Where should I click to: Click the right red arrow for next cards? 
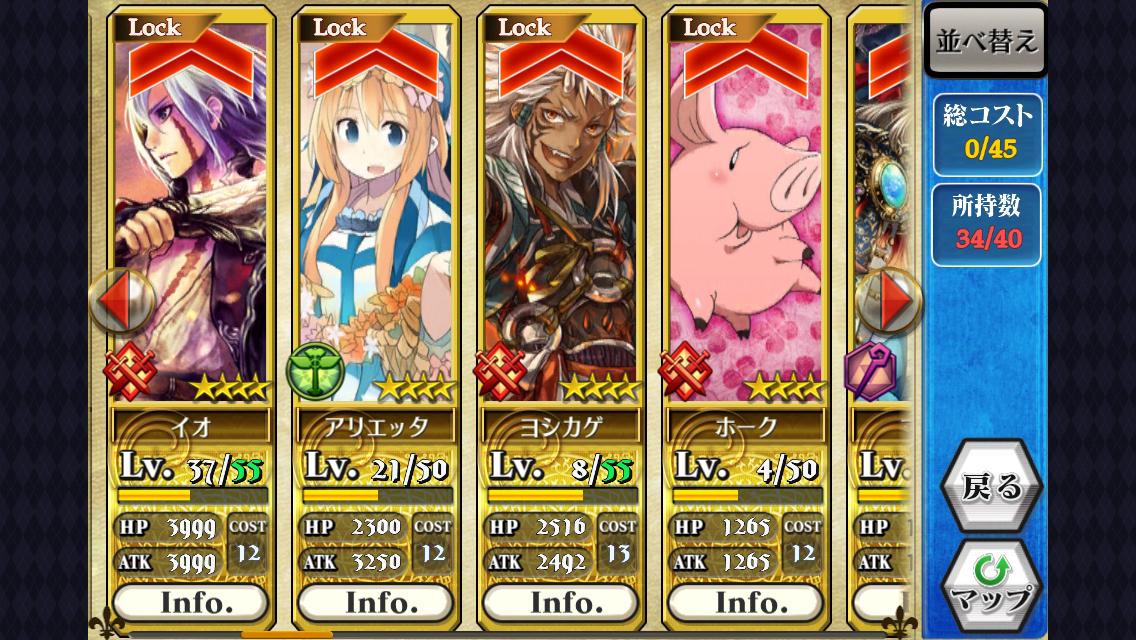[892, 299]
